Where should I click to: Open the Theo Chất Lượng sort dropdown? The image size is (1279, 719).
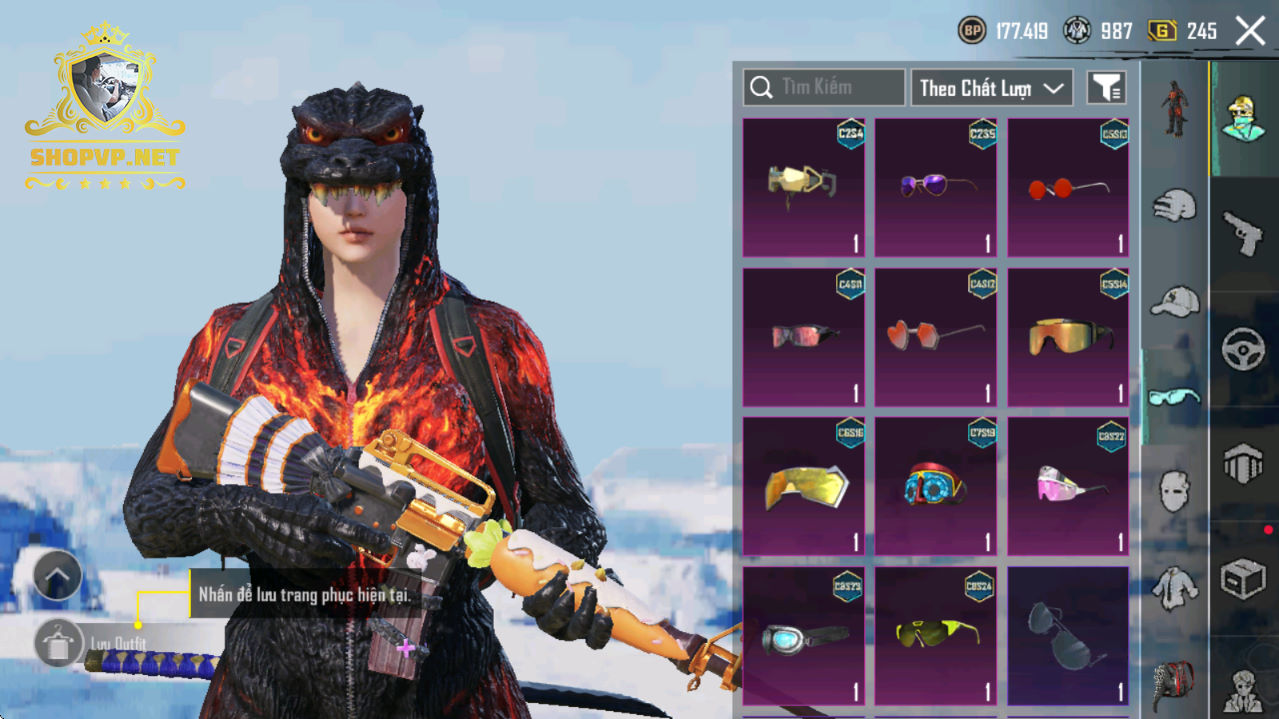(x=990, y=88)
